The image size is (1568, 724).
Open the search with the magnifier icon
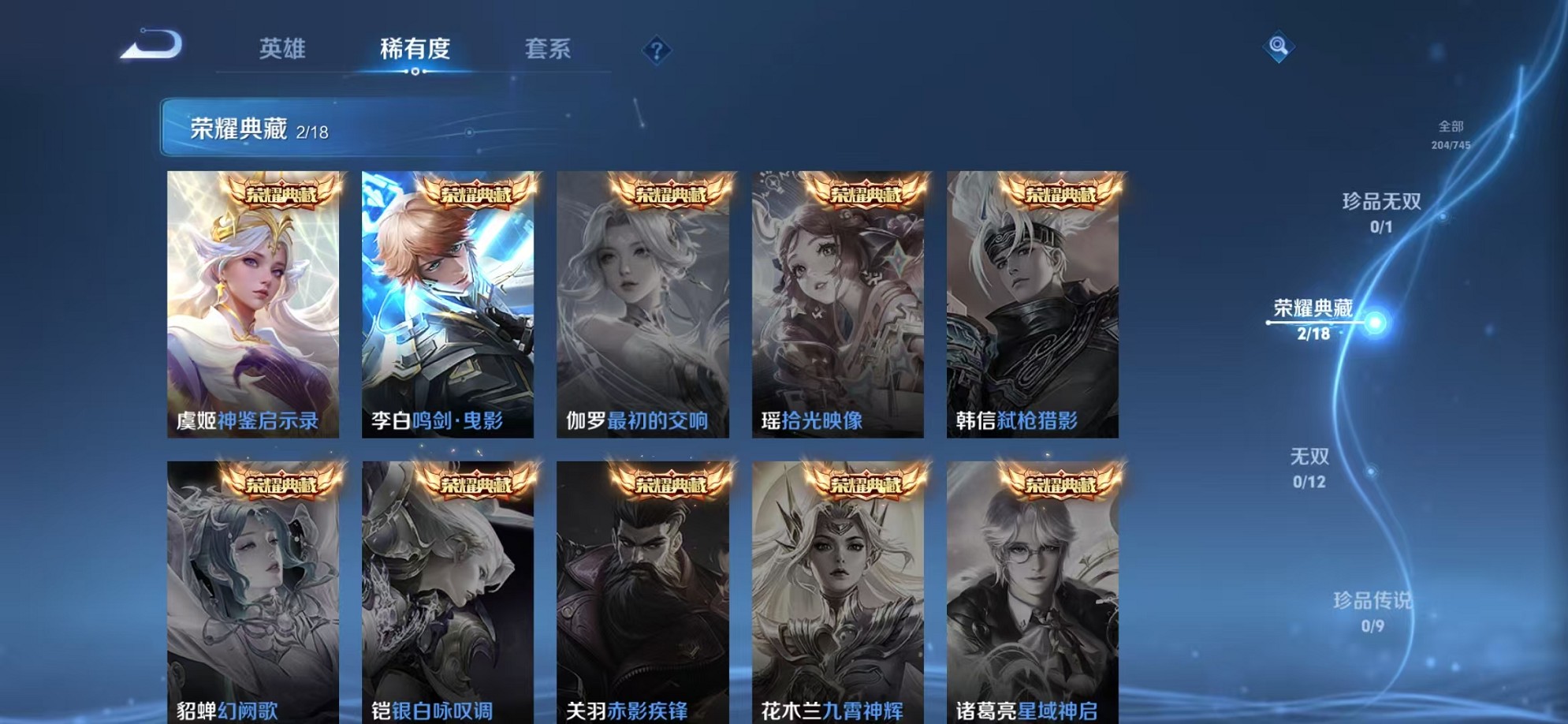pyautogui.click(x=1278, y=46)
